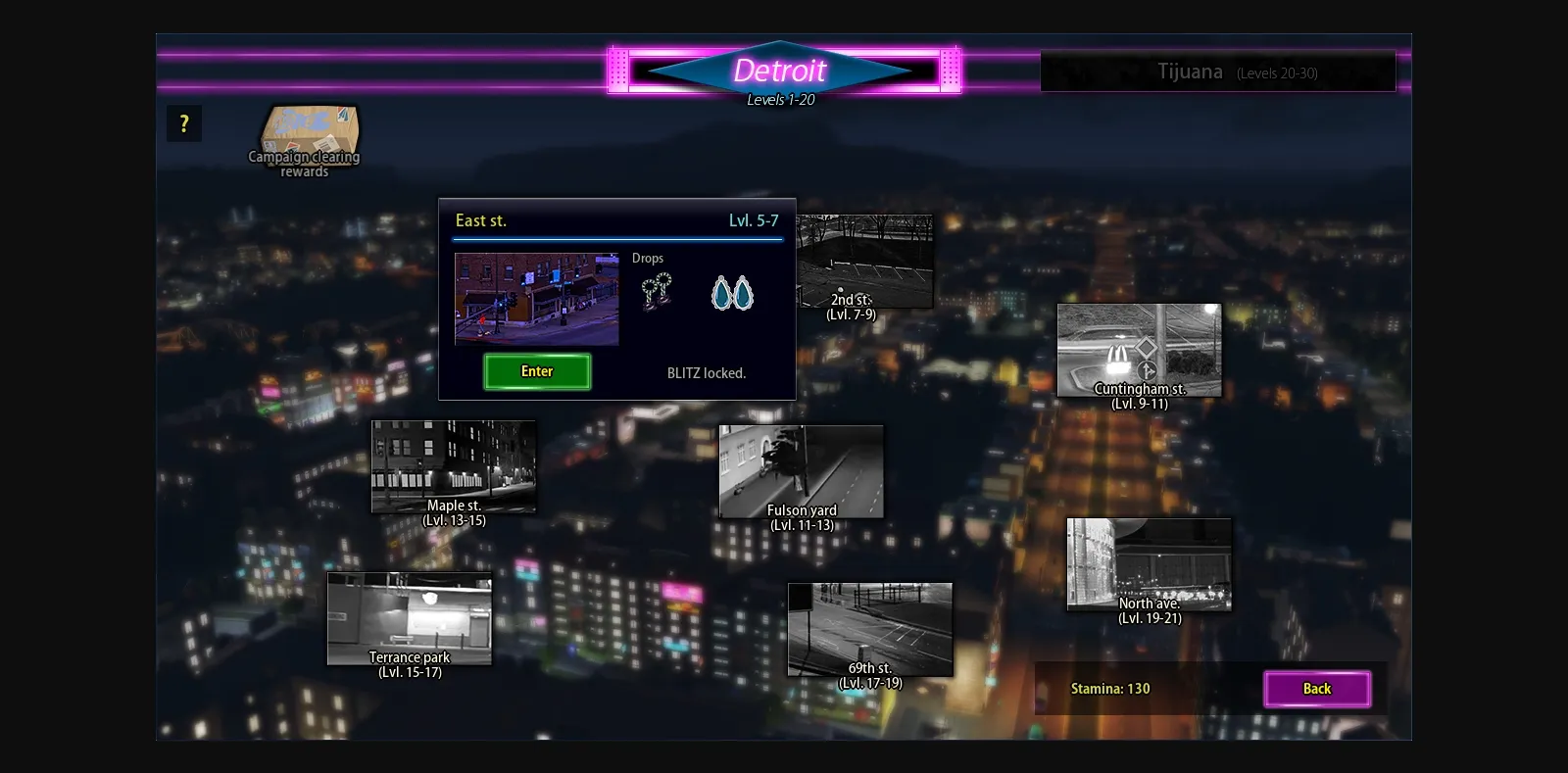Click the BLITZ locked label
The width and height of the screenshot is (1568, 773).
(x=708, y=372)
